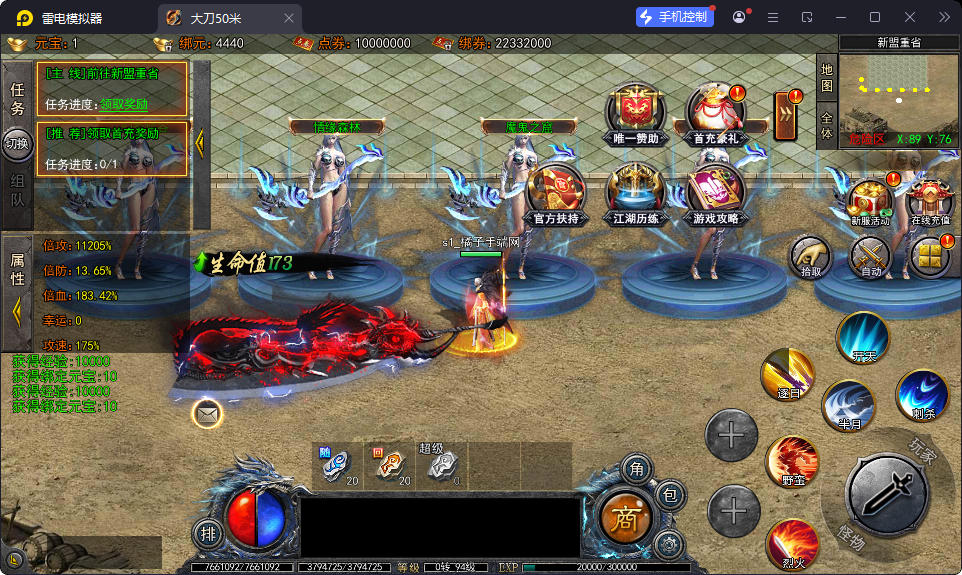This screenshot has height=575, width=962.
Task: Toggle the 自动 auto-battle button
Action: 869,258
